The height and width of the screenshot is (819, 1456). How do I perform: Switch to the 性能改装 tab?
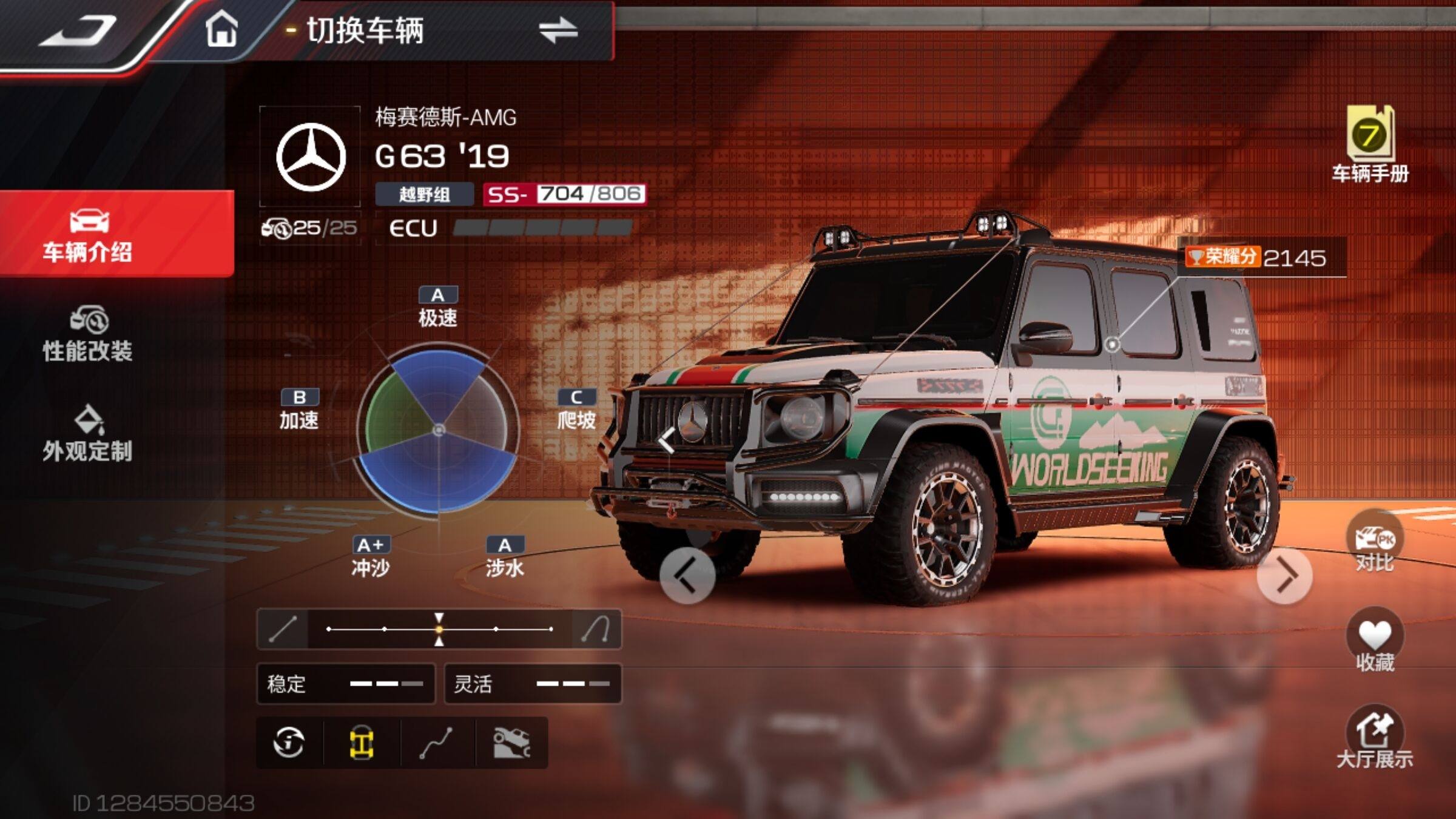[x=88, y=335]
